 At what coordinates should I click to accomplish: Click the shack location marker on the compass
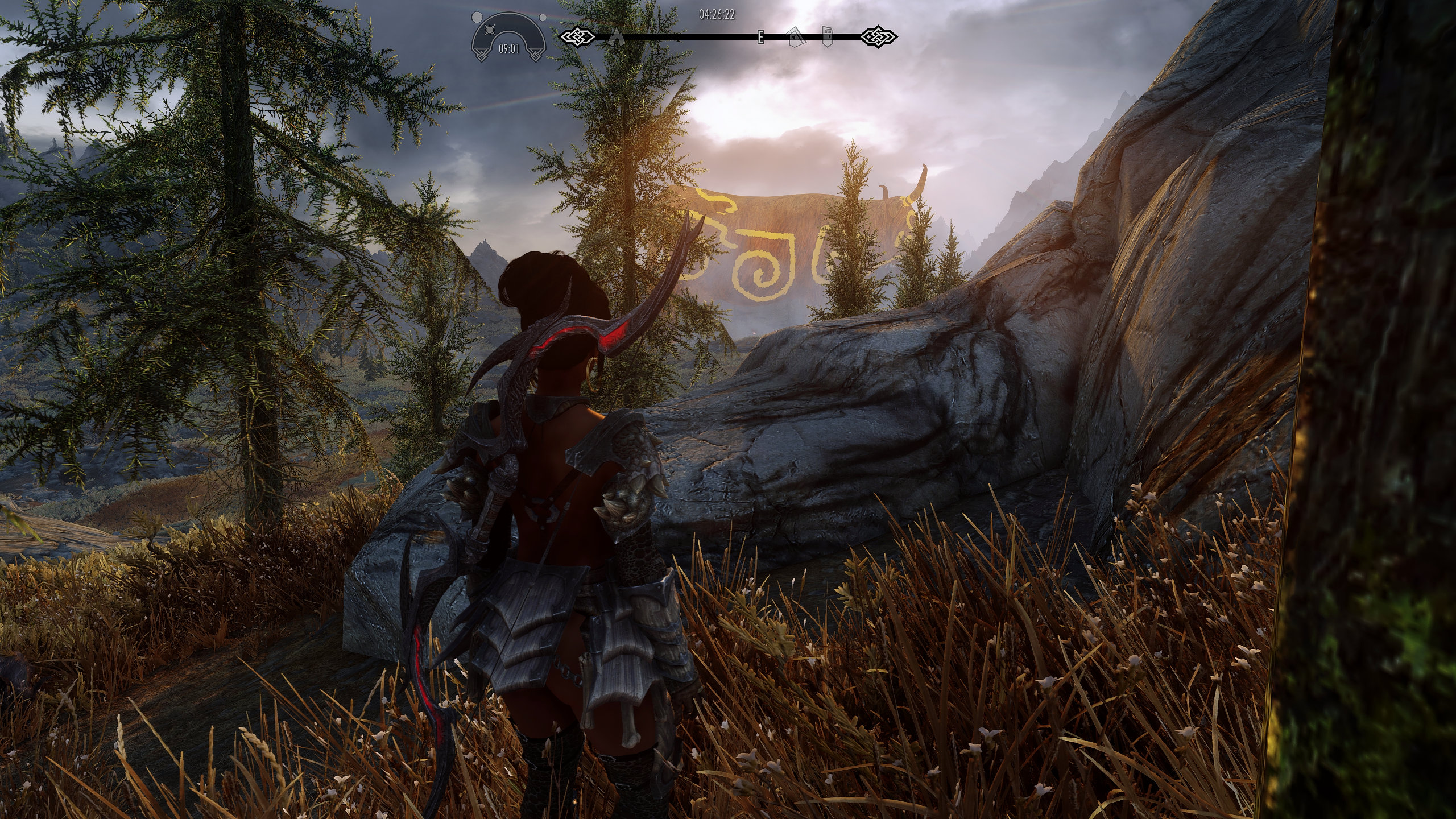(x=796, y=37)
